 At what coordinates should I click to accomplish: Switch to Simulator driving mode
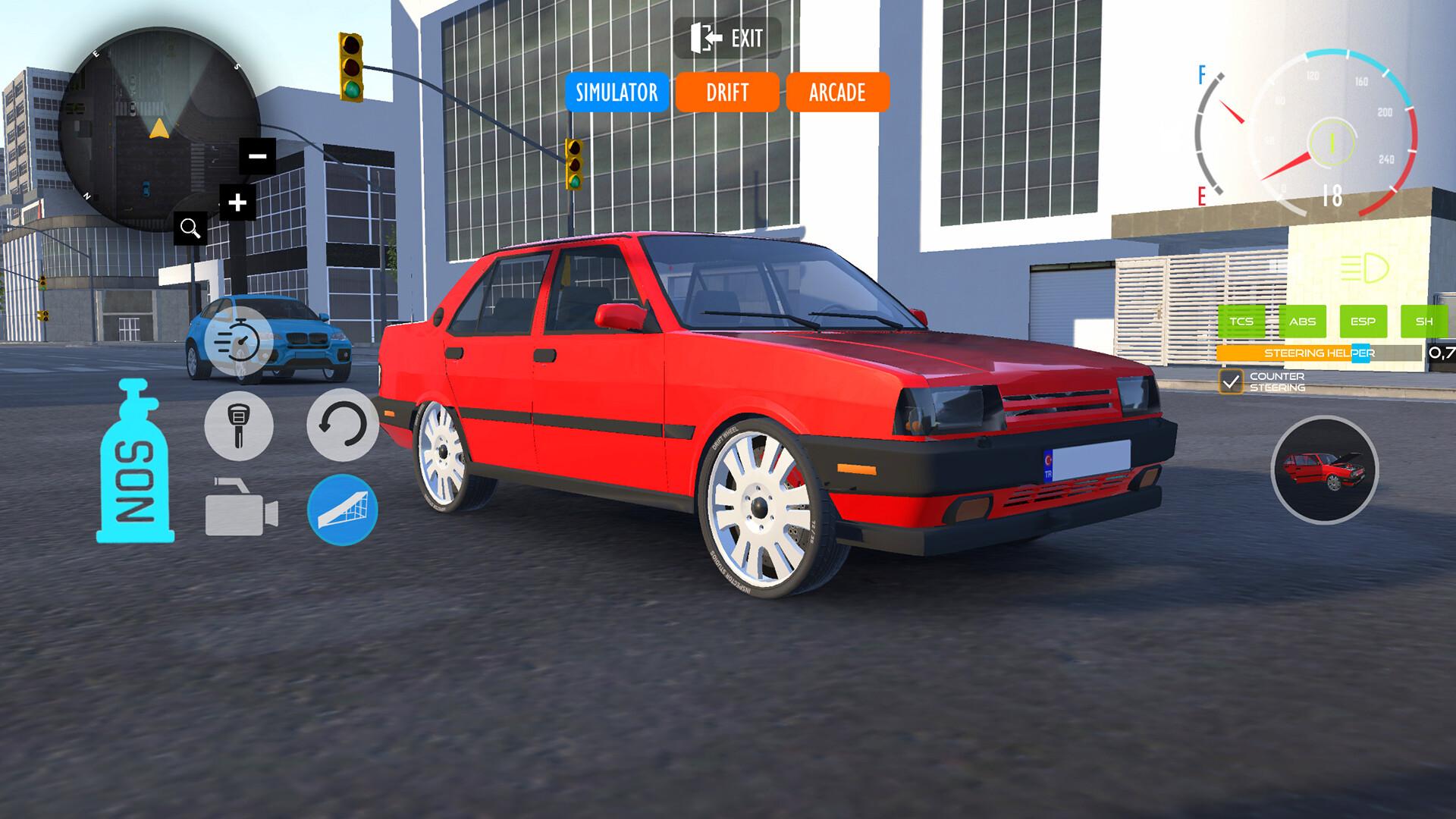617,93
